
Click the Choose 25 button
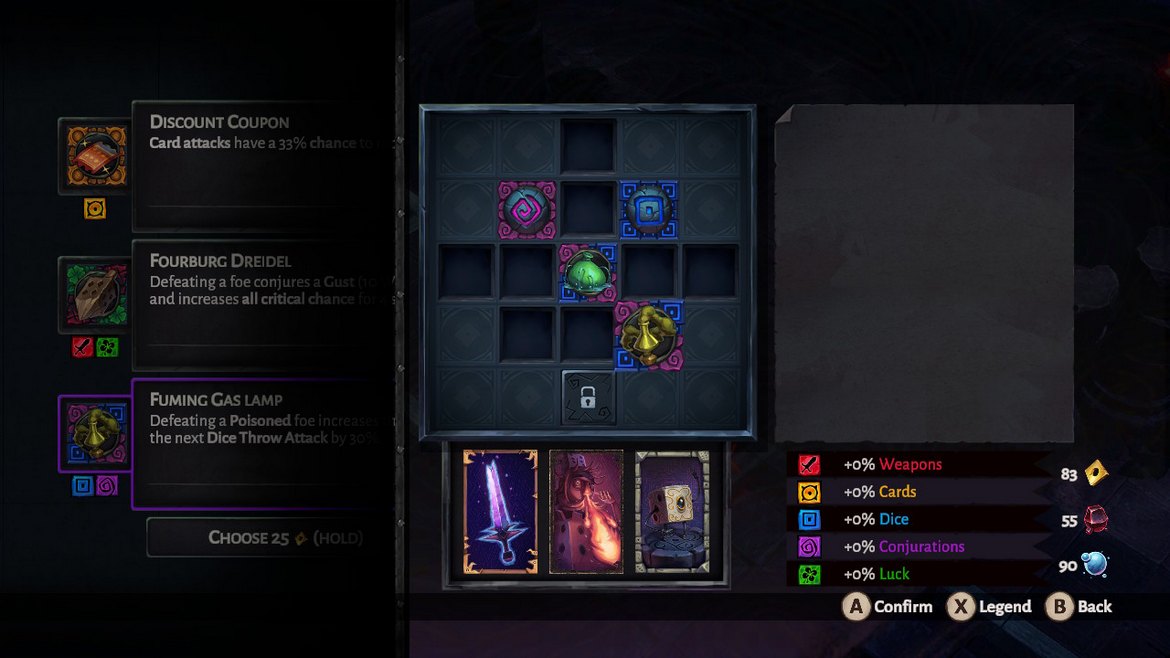[270, 538]
